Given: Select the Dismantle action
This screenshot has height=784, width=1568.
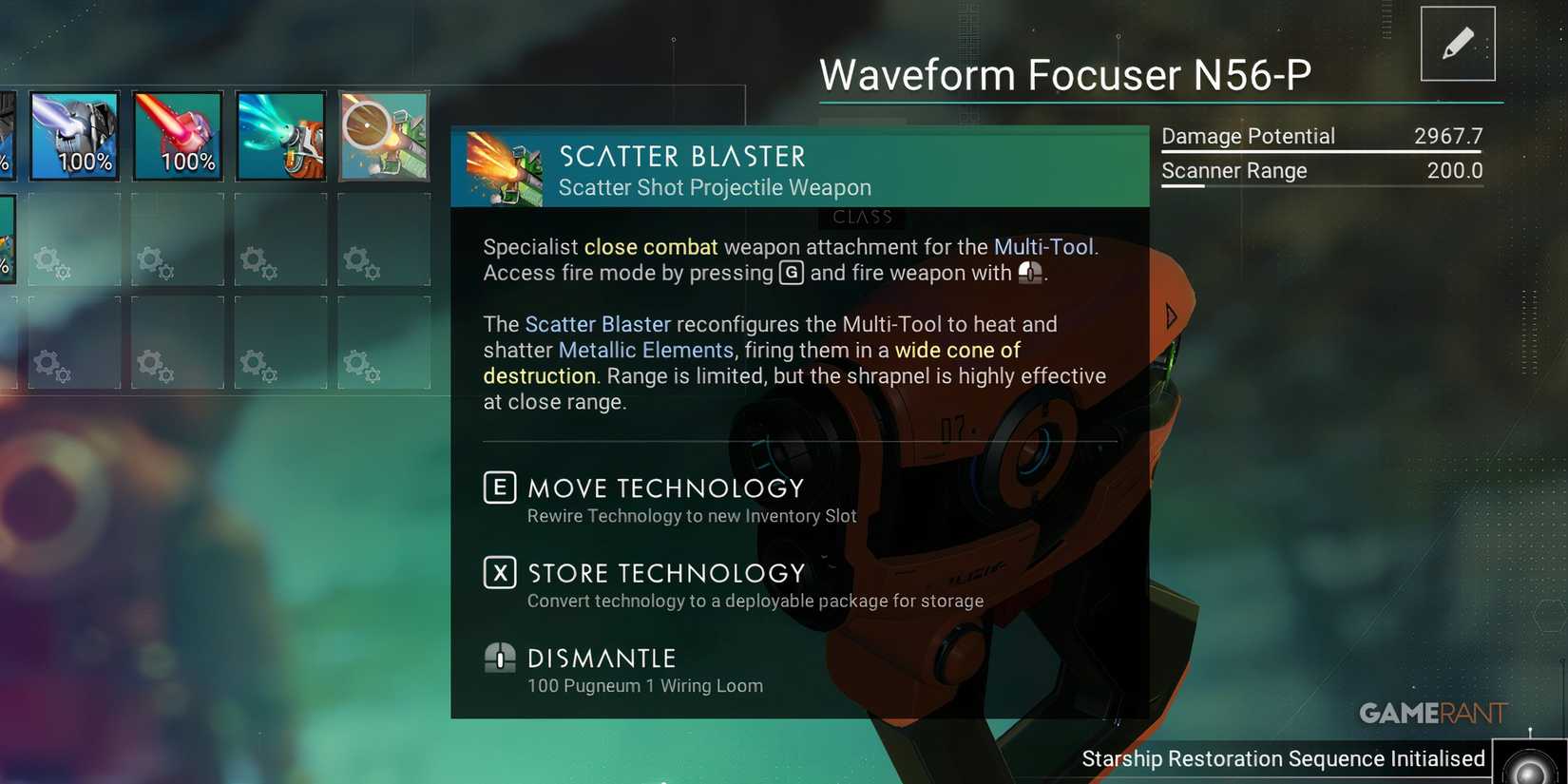Looking at the screenshot, I should click(x=601, y=658).
